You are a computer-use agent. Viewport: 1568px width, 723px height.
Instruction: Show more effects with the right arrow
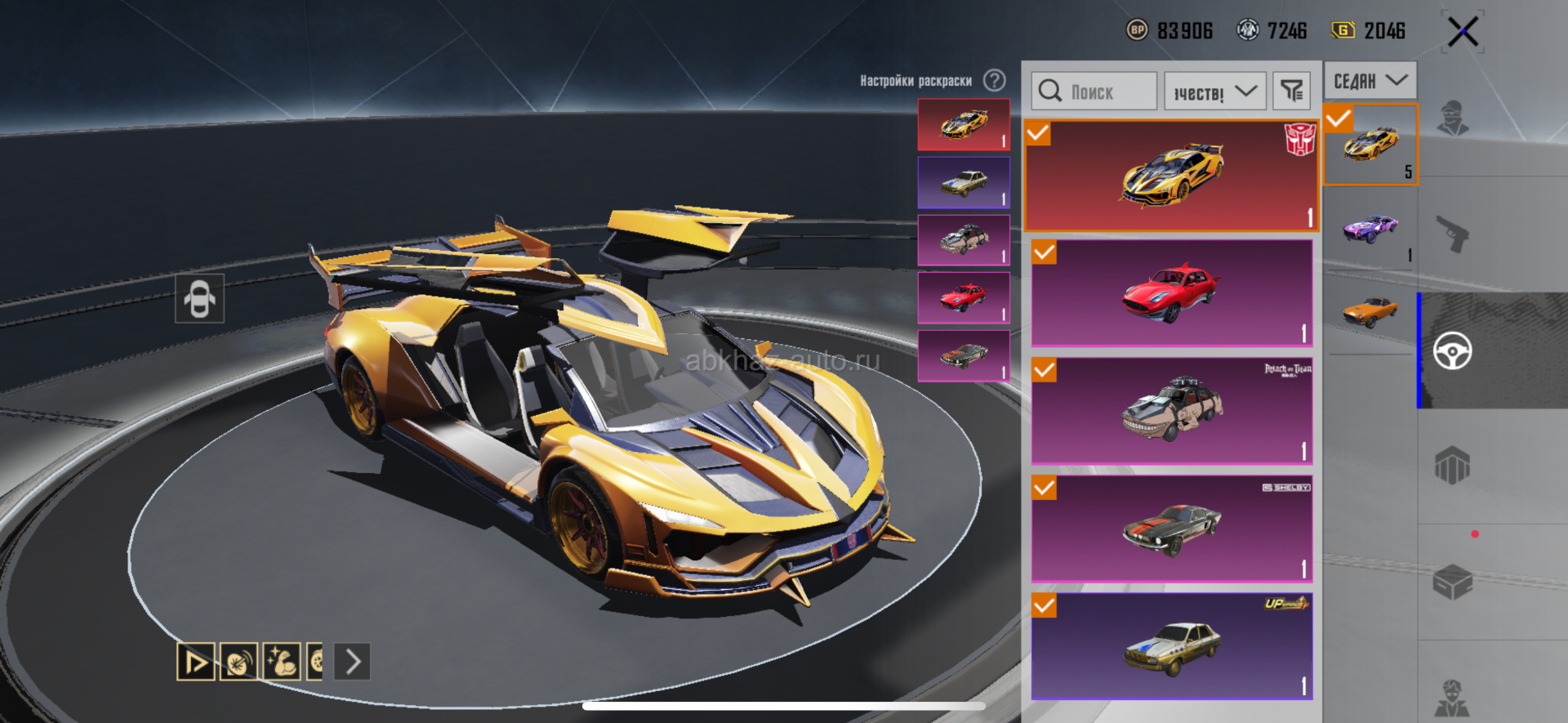(x=353, y=662)
